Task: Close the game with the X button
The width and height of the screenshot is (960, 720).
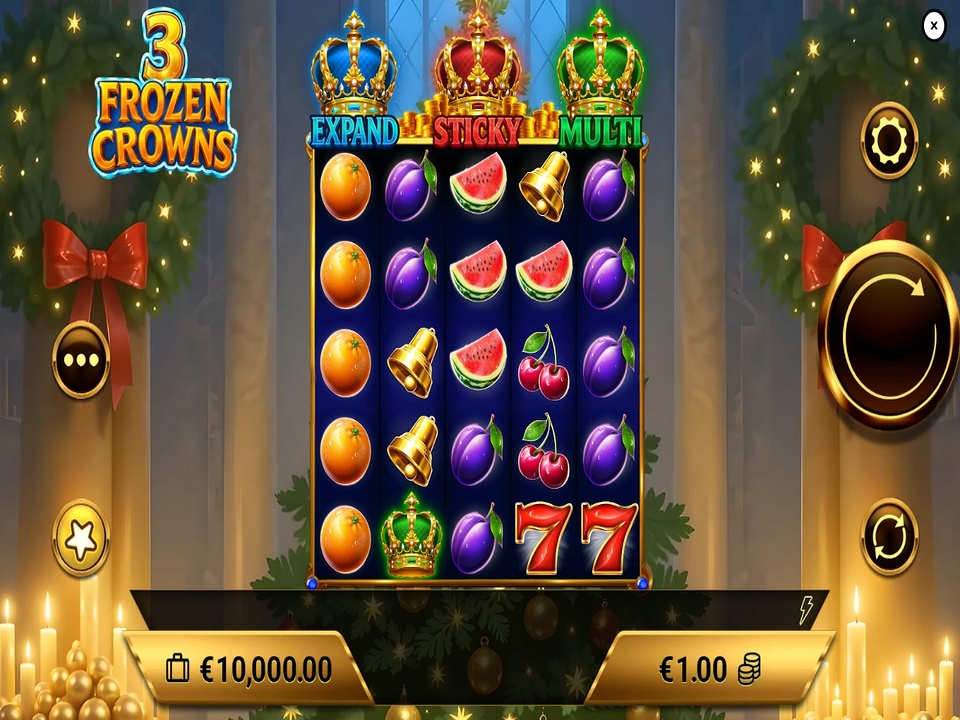Action: point(933,26)
